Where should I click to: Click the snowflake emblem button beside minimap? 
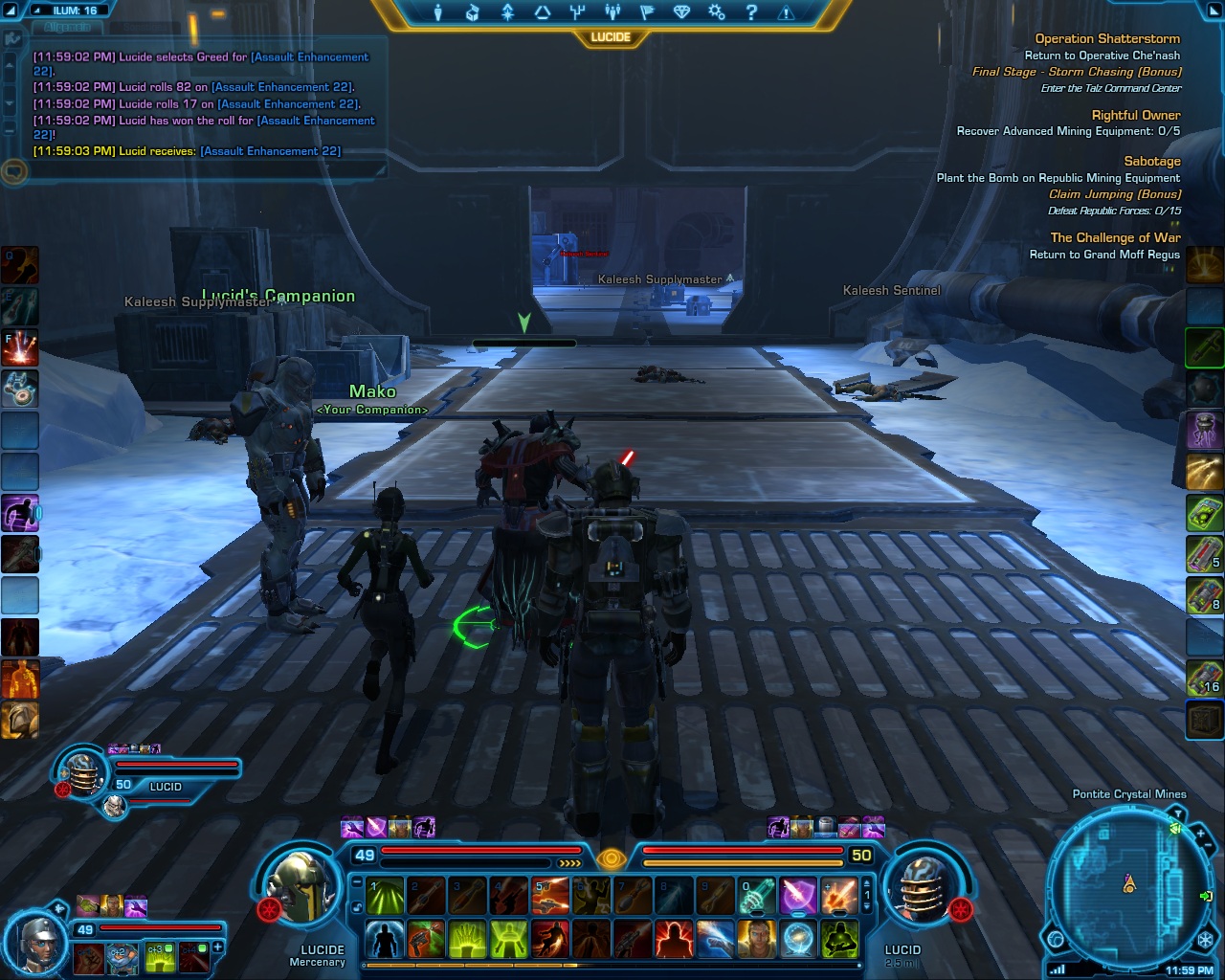point(1205,939)
